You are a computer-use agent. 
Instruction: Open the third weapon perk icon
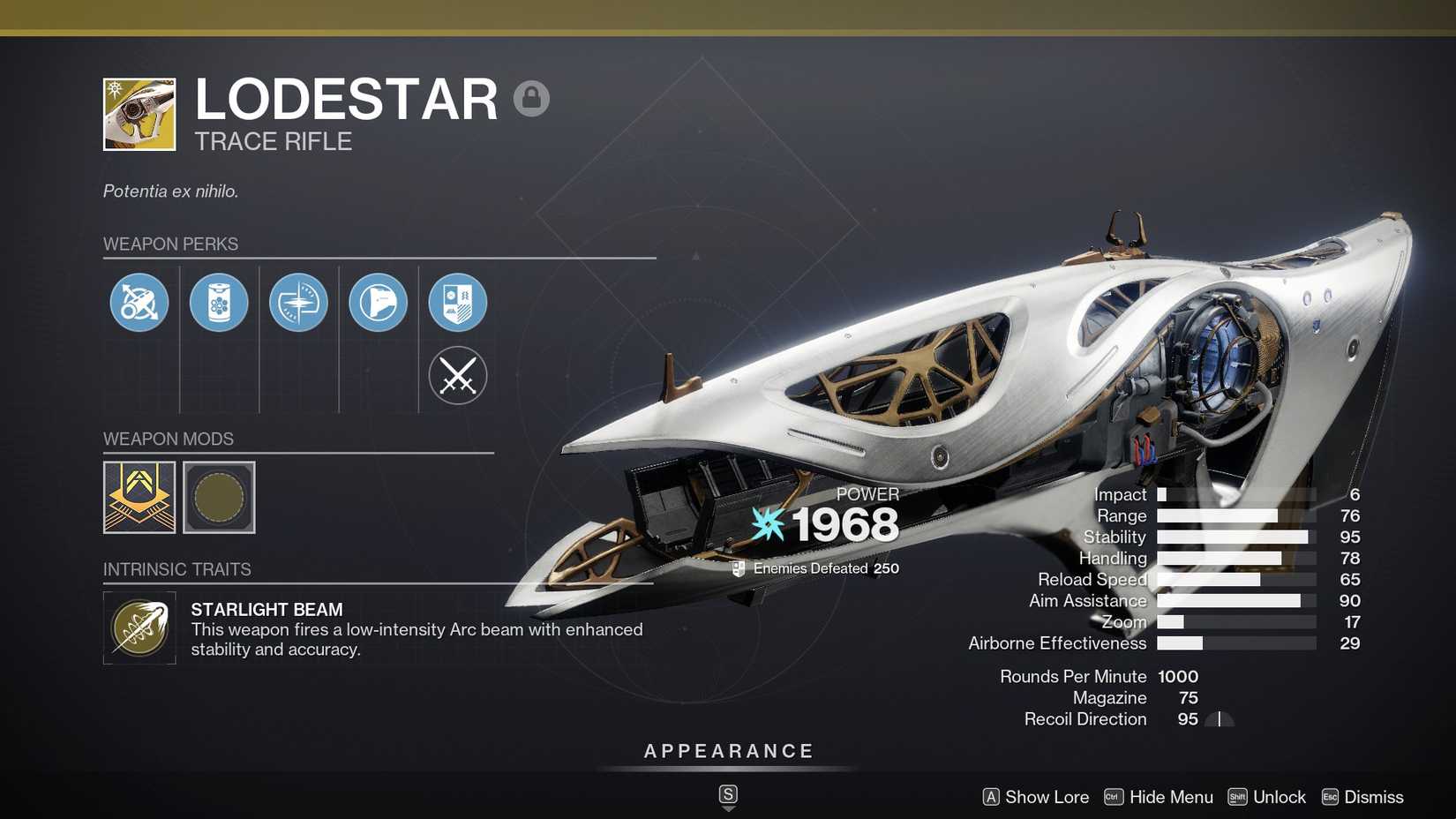coord(298,302)
